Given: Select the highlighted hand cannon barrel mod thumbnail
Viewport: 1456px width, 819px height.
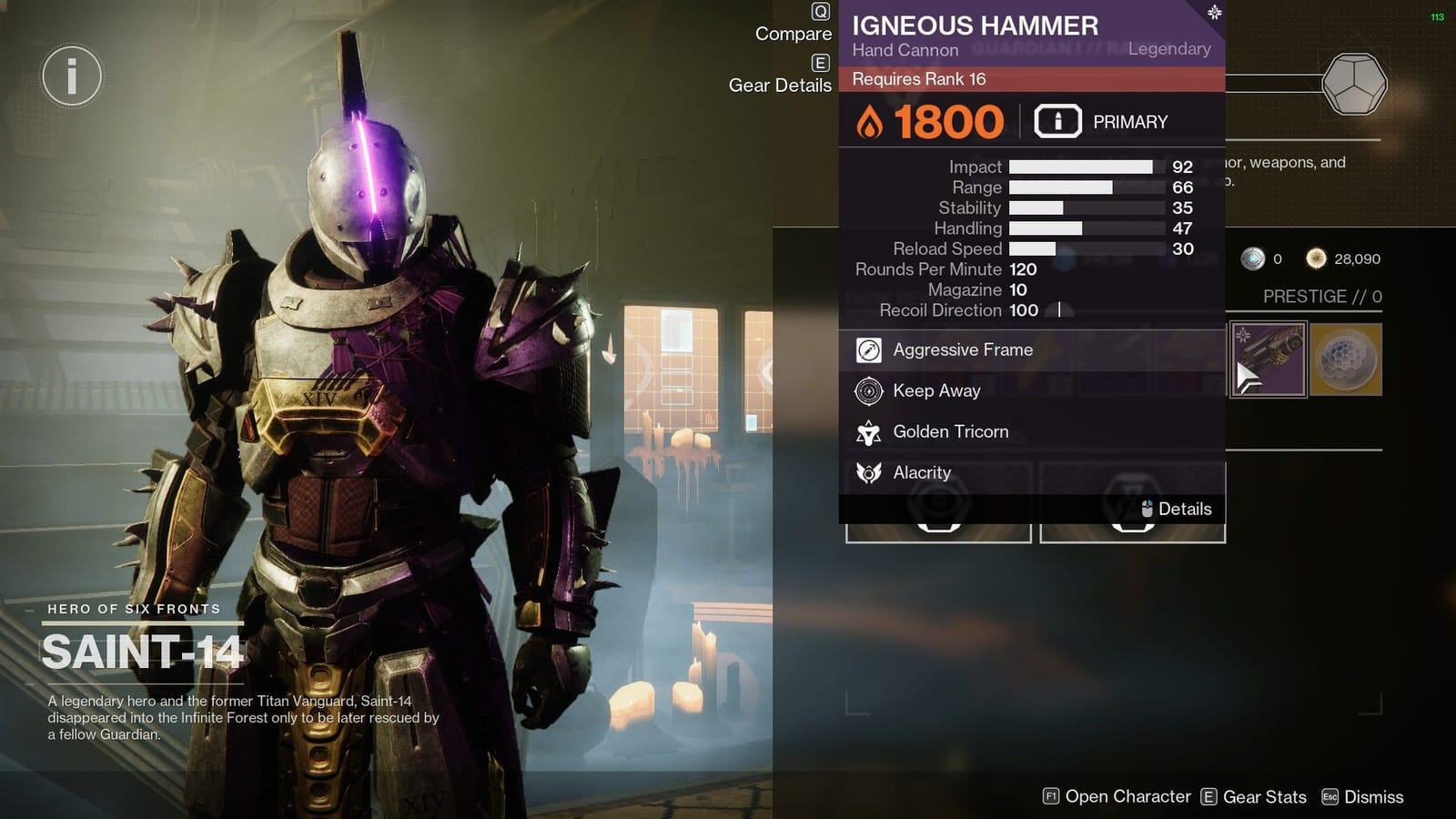Looking at the screenshot, I should coord(1267,358).
